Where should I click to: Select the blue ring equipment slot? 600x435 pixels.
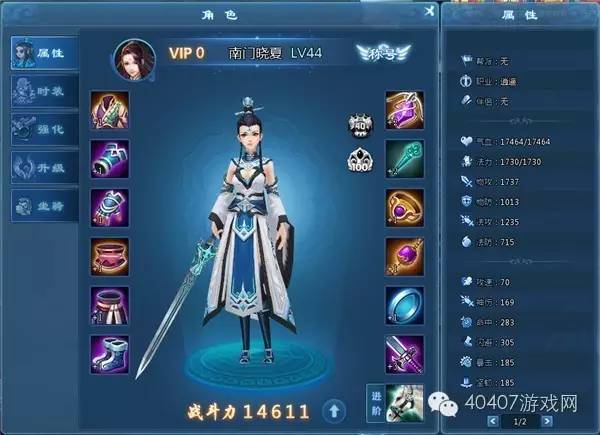click(x=404, y=305)
